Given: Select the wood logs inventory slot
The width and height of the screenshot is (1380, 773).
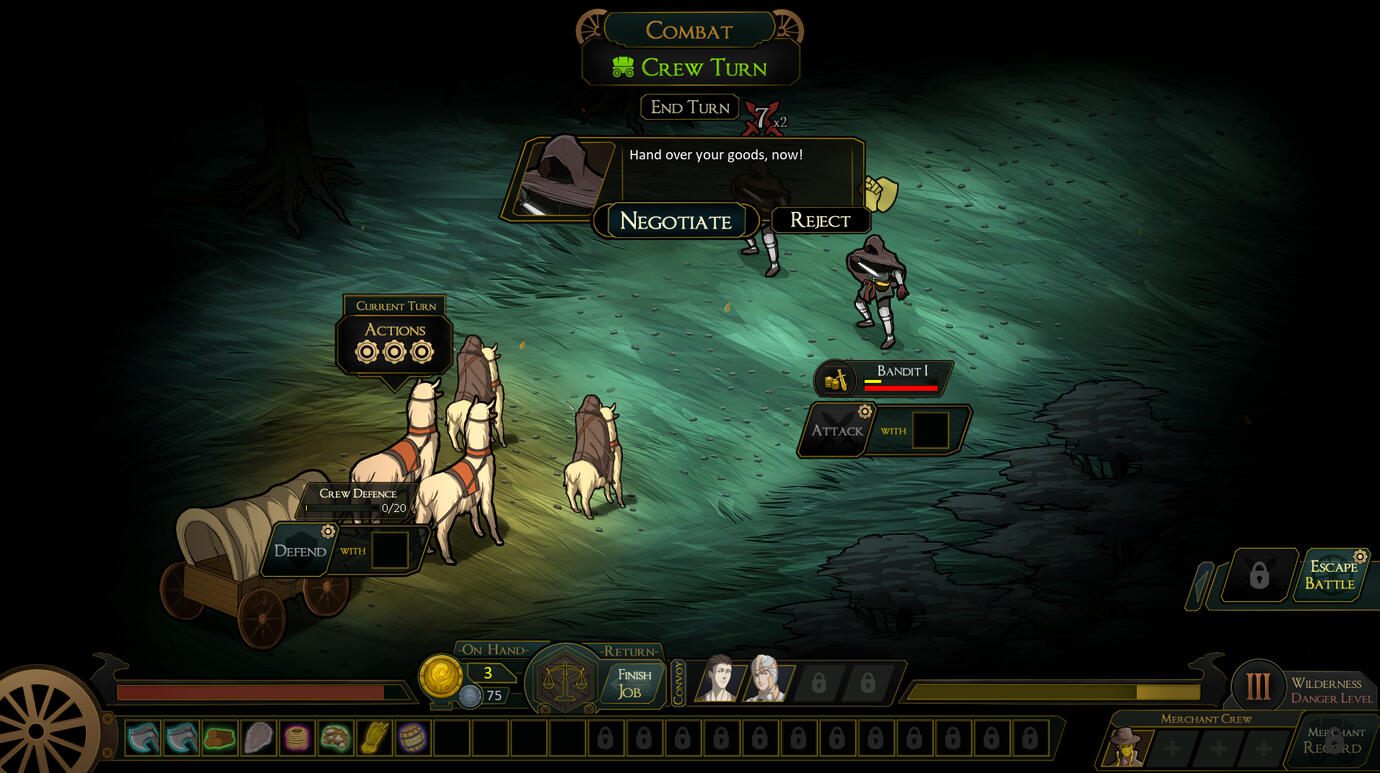Looking at the screenshot, I should tap(220, 738).
